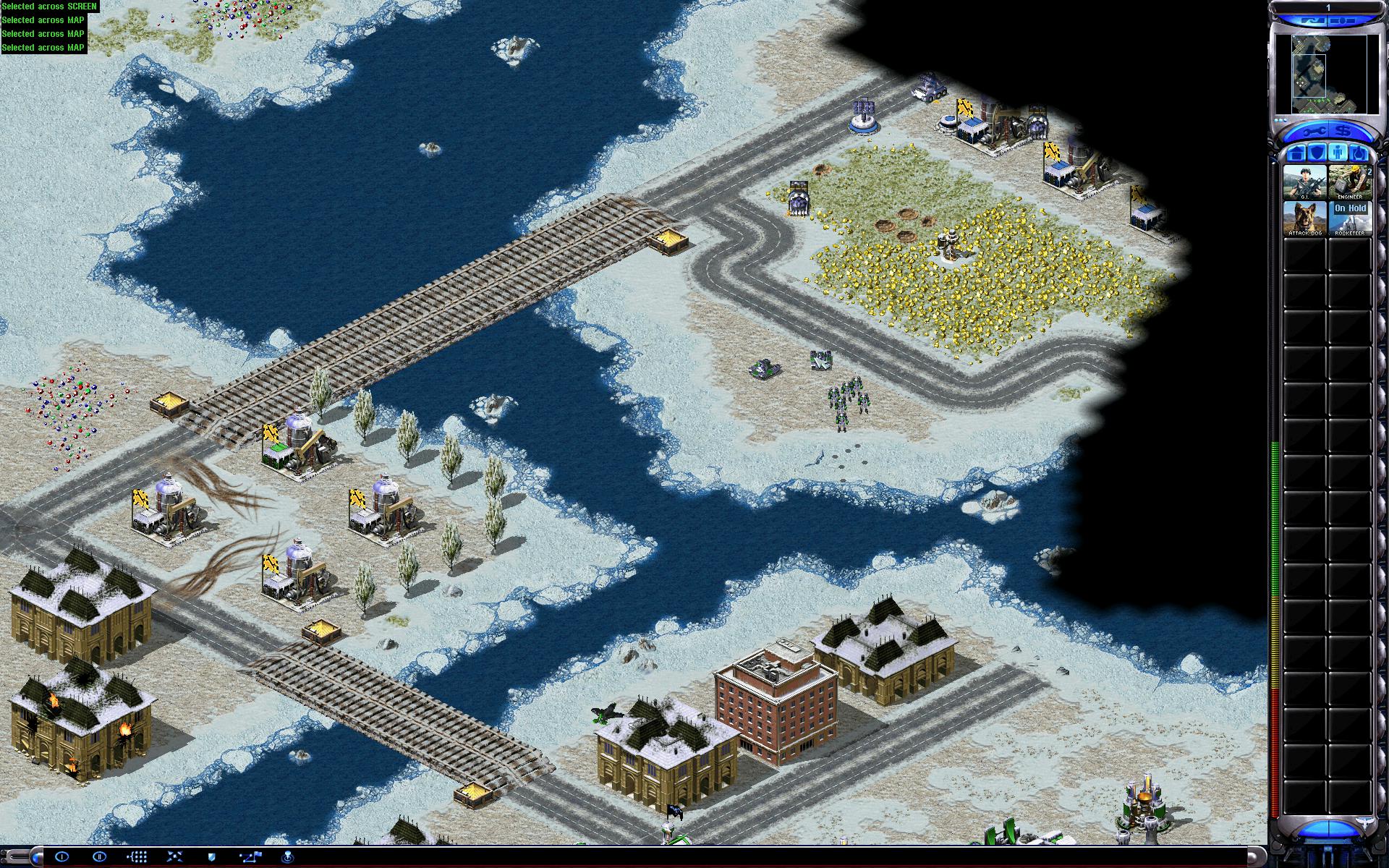1389x868 pixels.
Task: Activate the guard shield command
Action: pyautogui.click(x=212, y=857)
